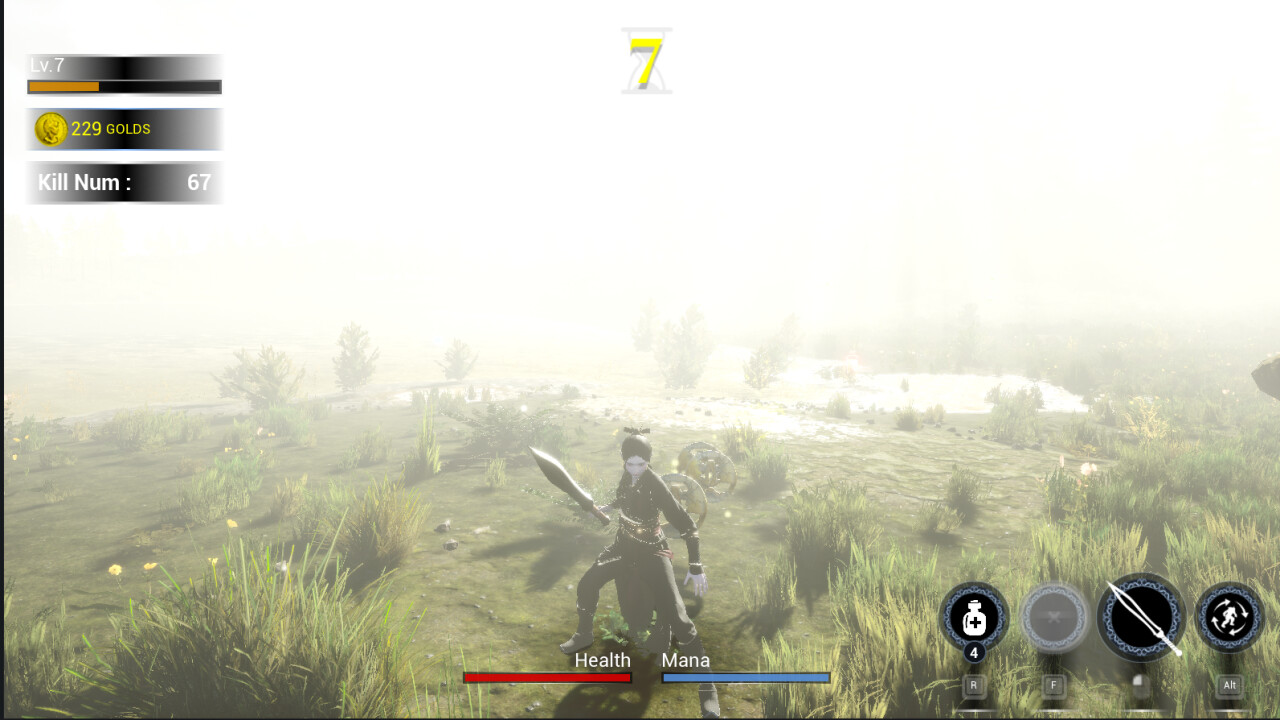Click the sword attack ability icon
Screen dimensions: 1280x720
click(x=1140, y=617)
